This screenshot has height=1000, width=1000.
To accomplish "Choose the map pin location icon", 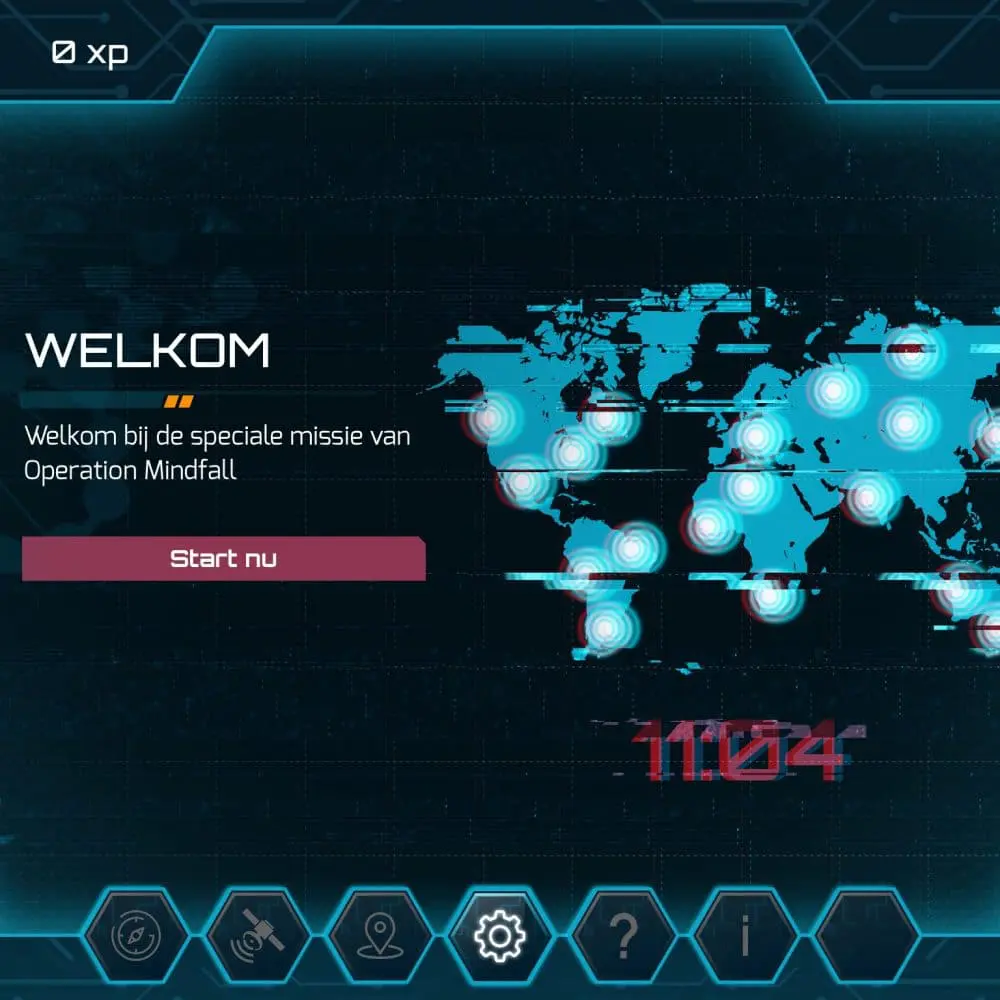I will pyautogui.click(x=378, y=936).
